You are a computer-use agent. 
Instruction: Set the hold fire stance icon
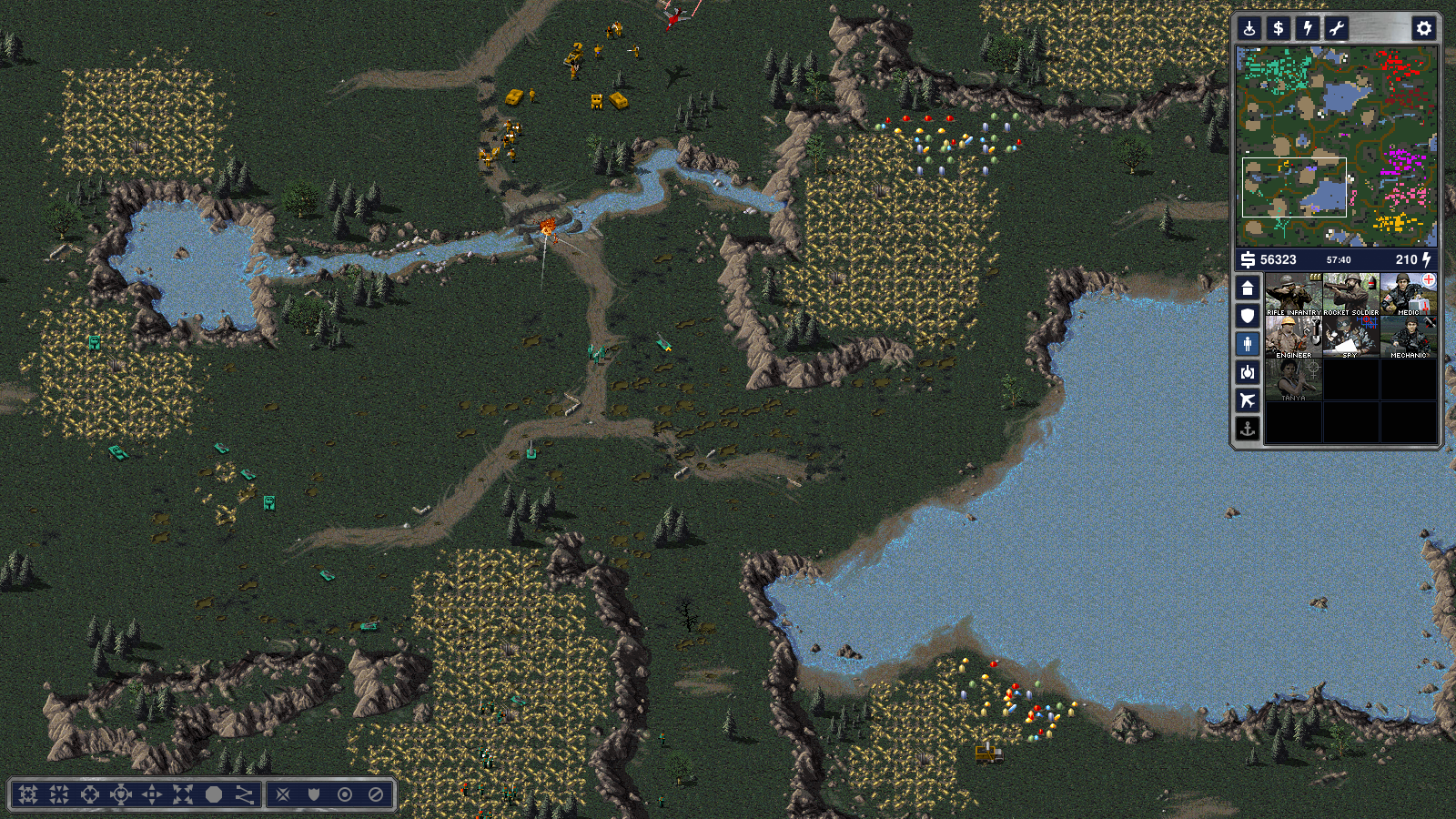coord(376,794)
